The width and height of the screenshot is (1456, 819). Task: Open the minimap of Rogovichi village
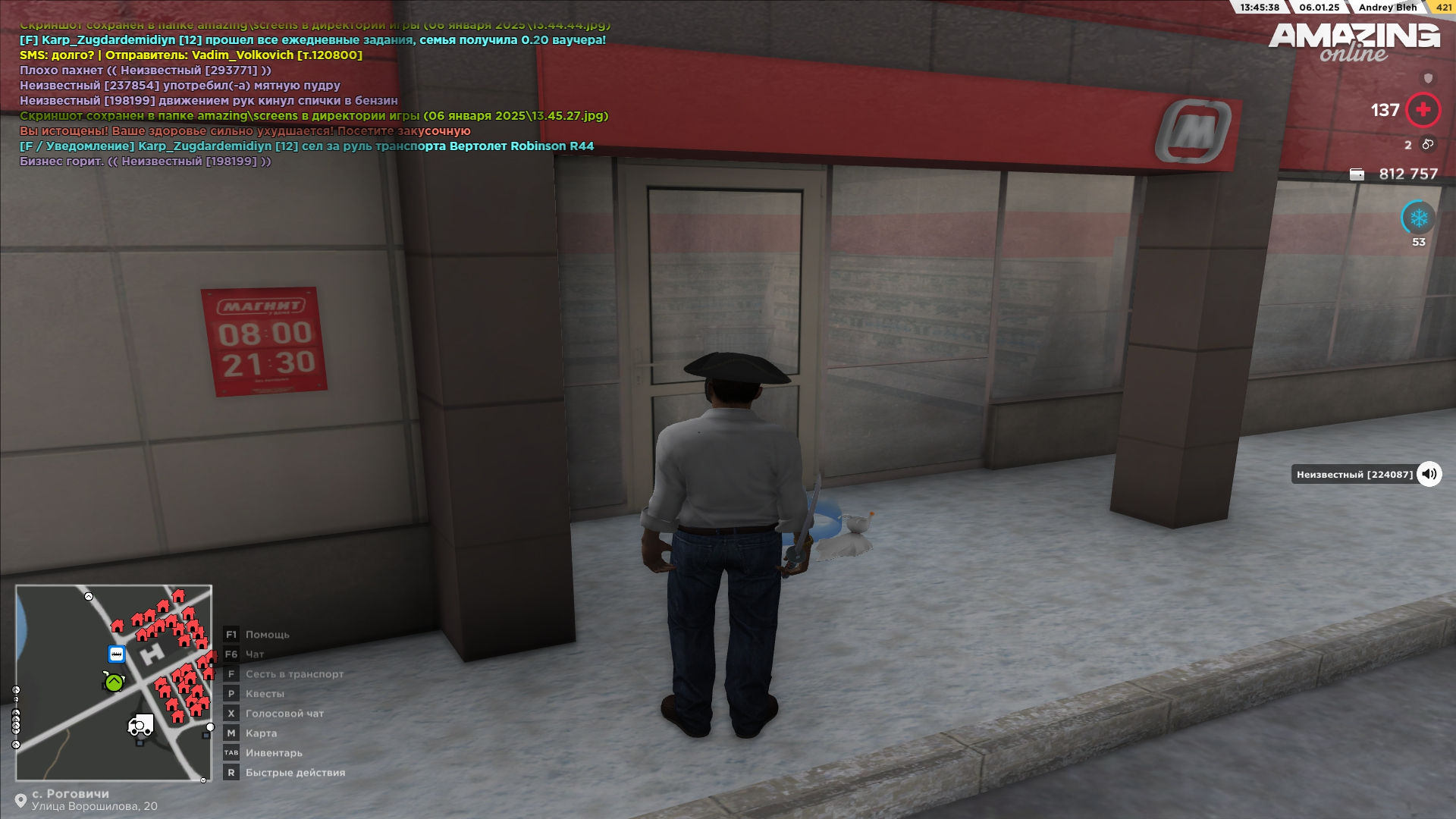coord(114,682)
